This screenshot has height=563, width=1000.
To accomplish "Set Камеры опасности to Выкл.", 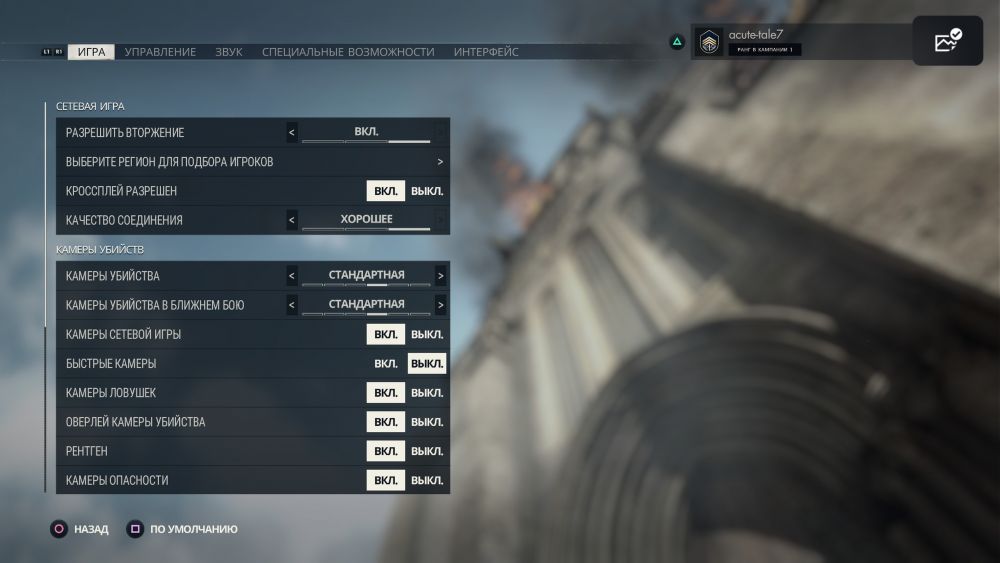I will (427, 480).
